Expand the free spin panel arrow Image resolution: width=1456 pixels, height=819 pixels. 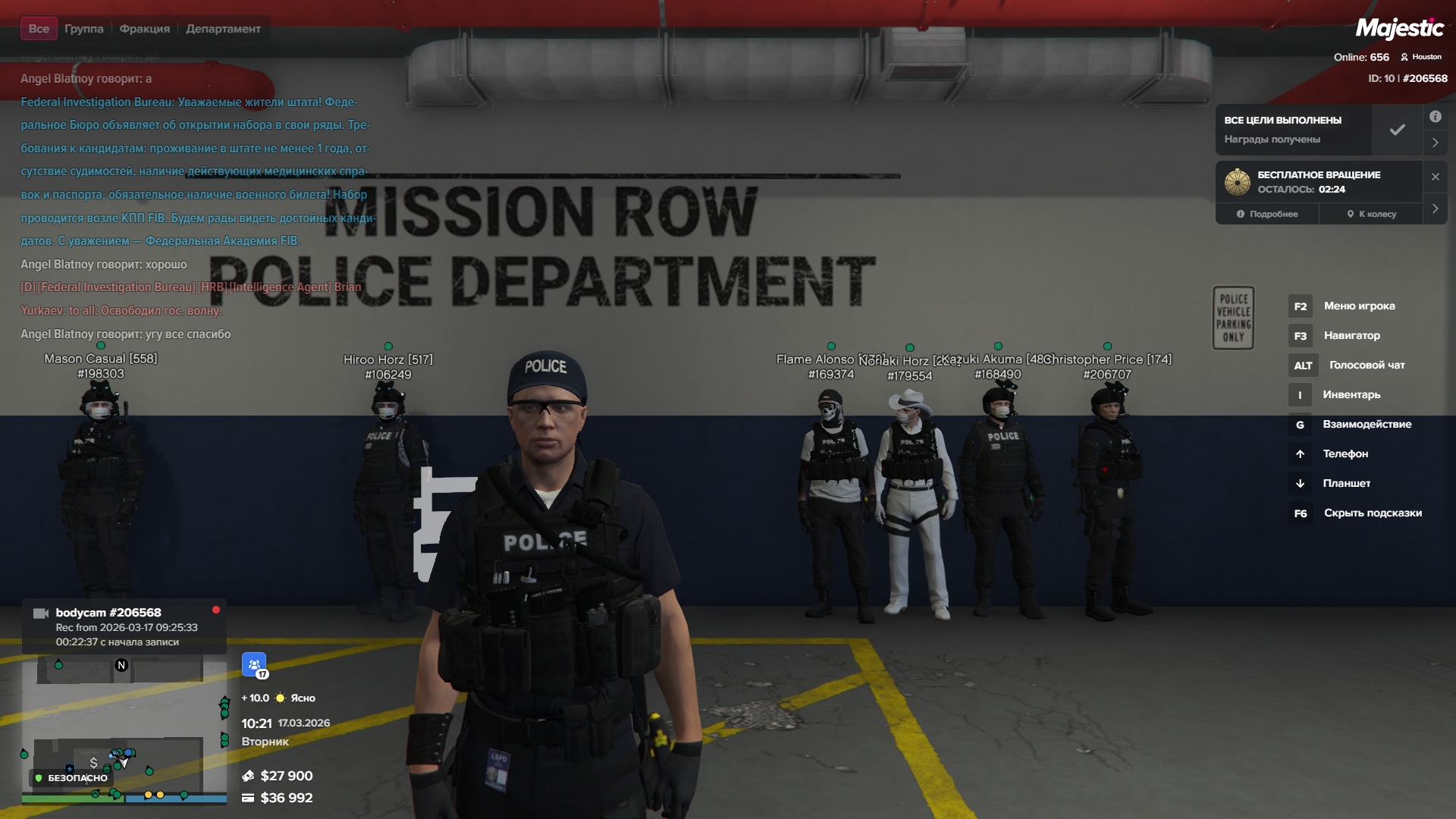(1435, 209)
